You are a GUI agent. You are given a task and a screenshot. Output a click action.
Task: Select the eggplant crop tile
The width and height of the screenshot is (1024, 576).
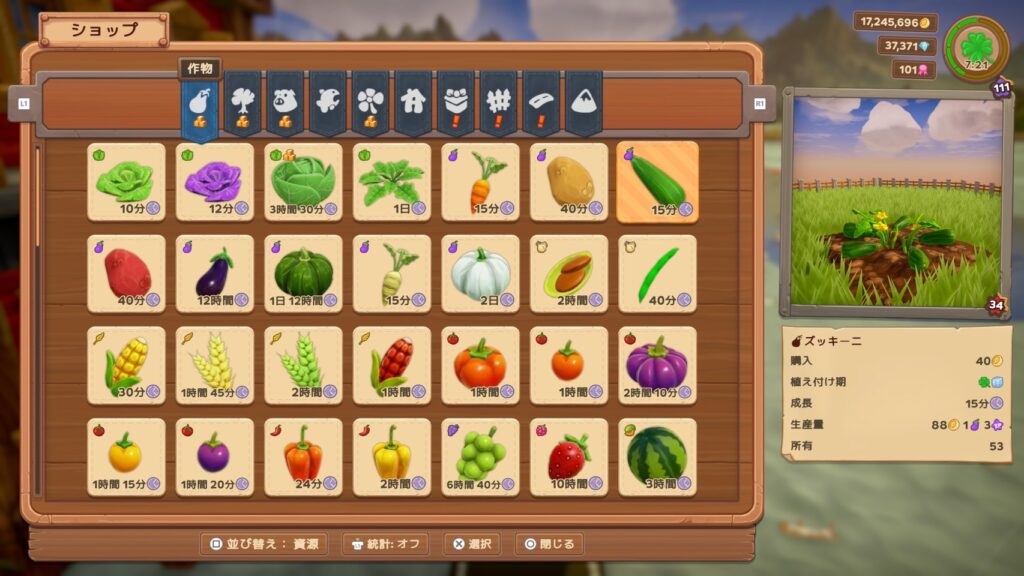point(215,273)
